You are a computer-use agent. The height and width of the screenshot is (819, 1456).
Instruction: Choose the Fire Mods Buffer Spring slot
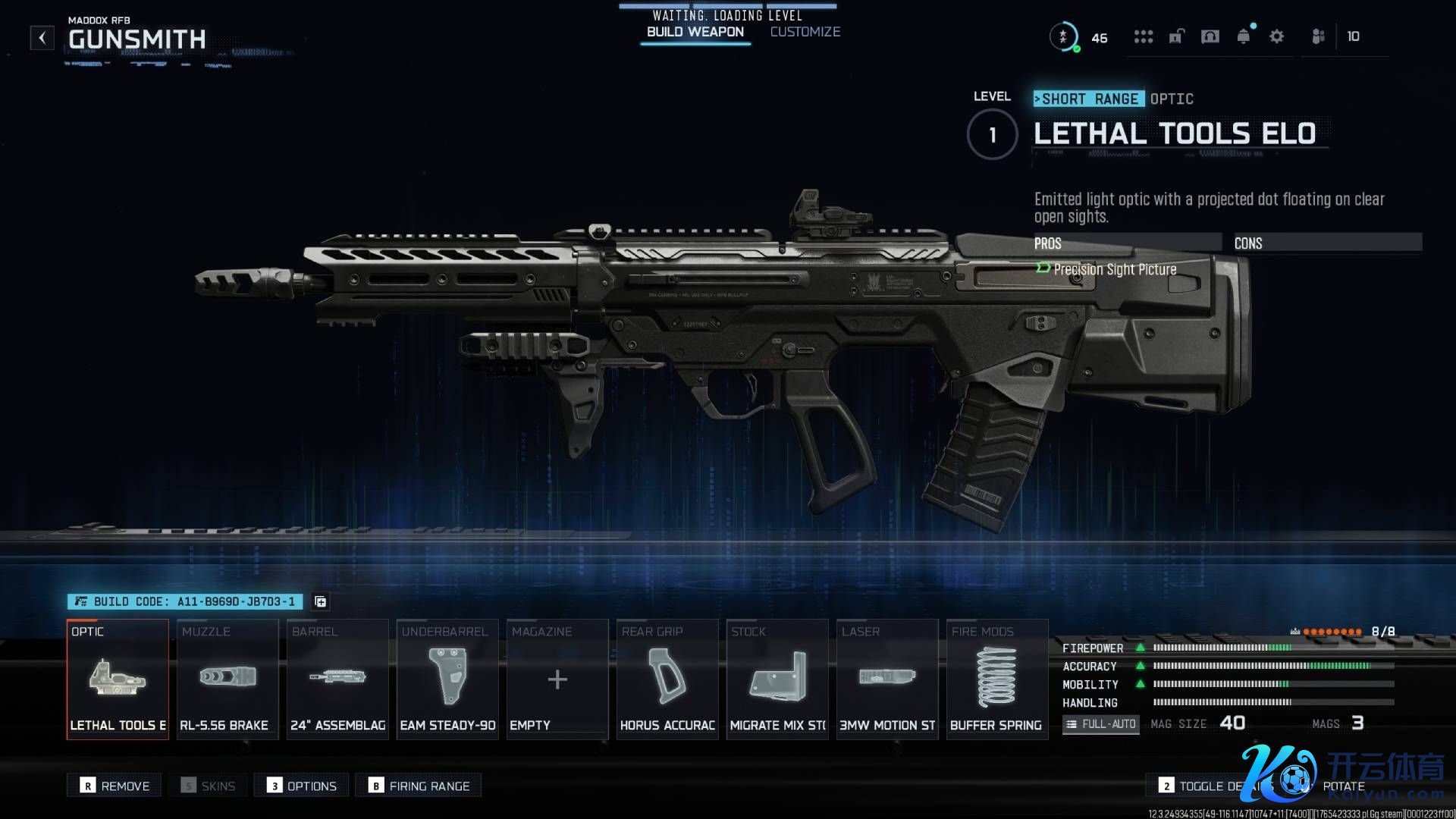click(996, 679)
